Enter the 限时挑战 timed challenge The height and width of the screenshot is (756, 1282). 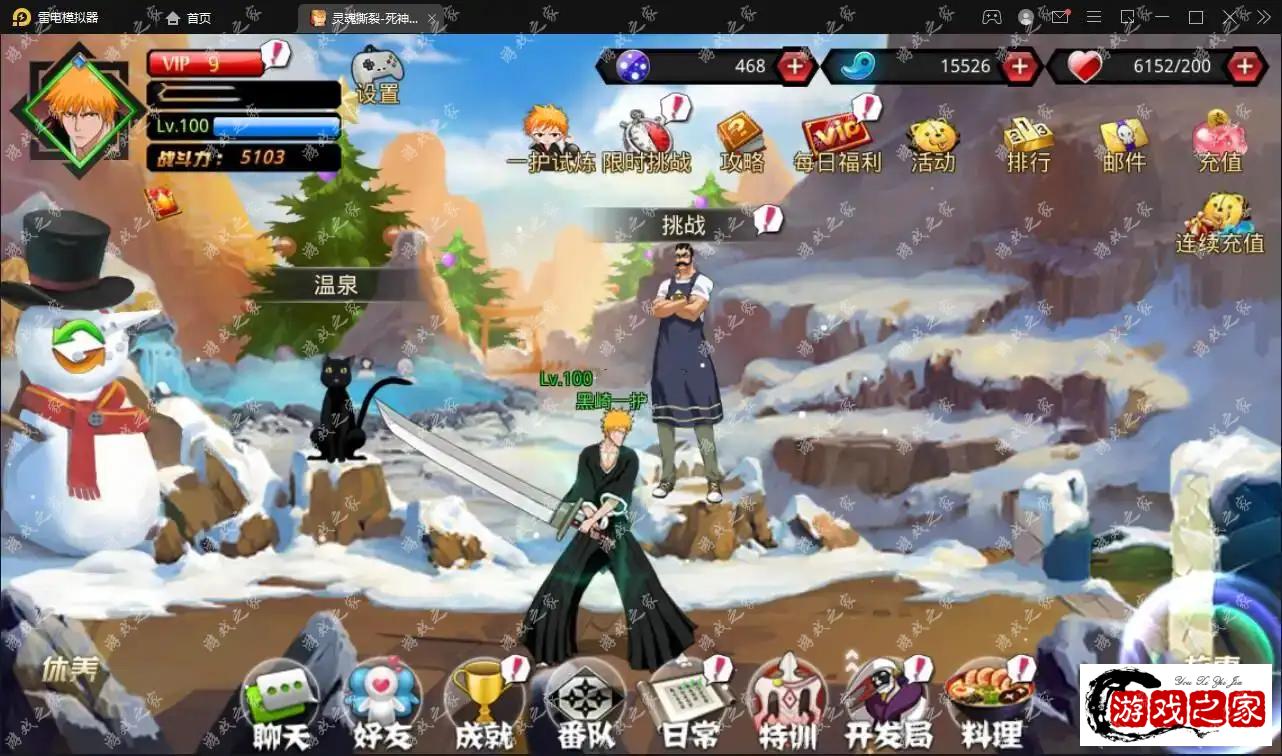(x=646, y=138)
